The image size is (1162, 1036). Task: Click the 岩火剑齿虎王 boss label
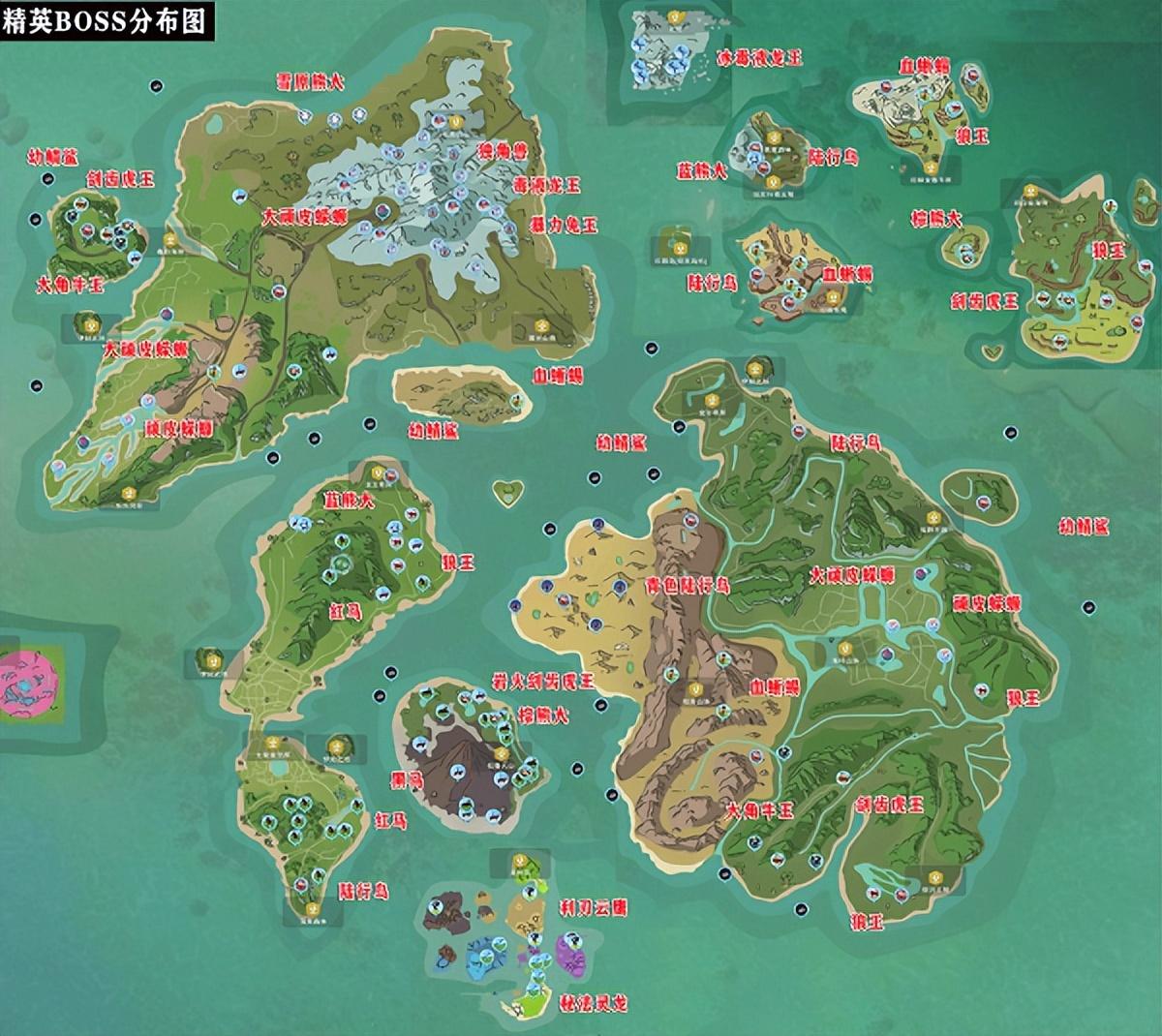pyautogui.click(x=556, y=682)
